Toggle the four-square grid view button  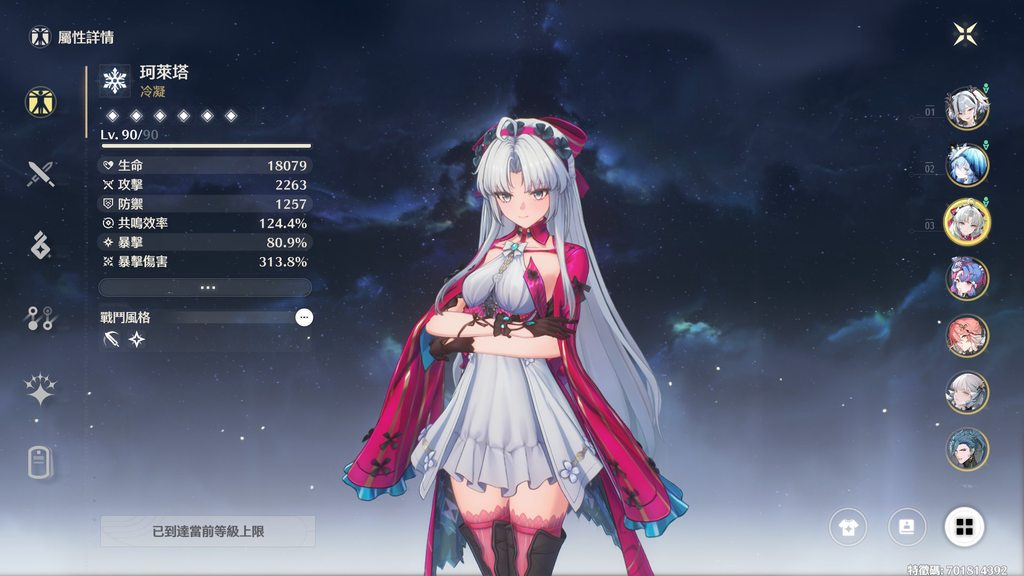[964, 527]
